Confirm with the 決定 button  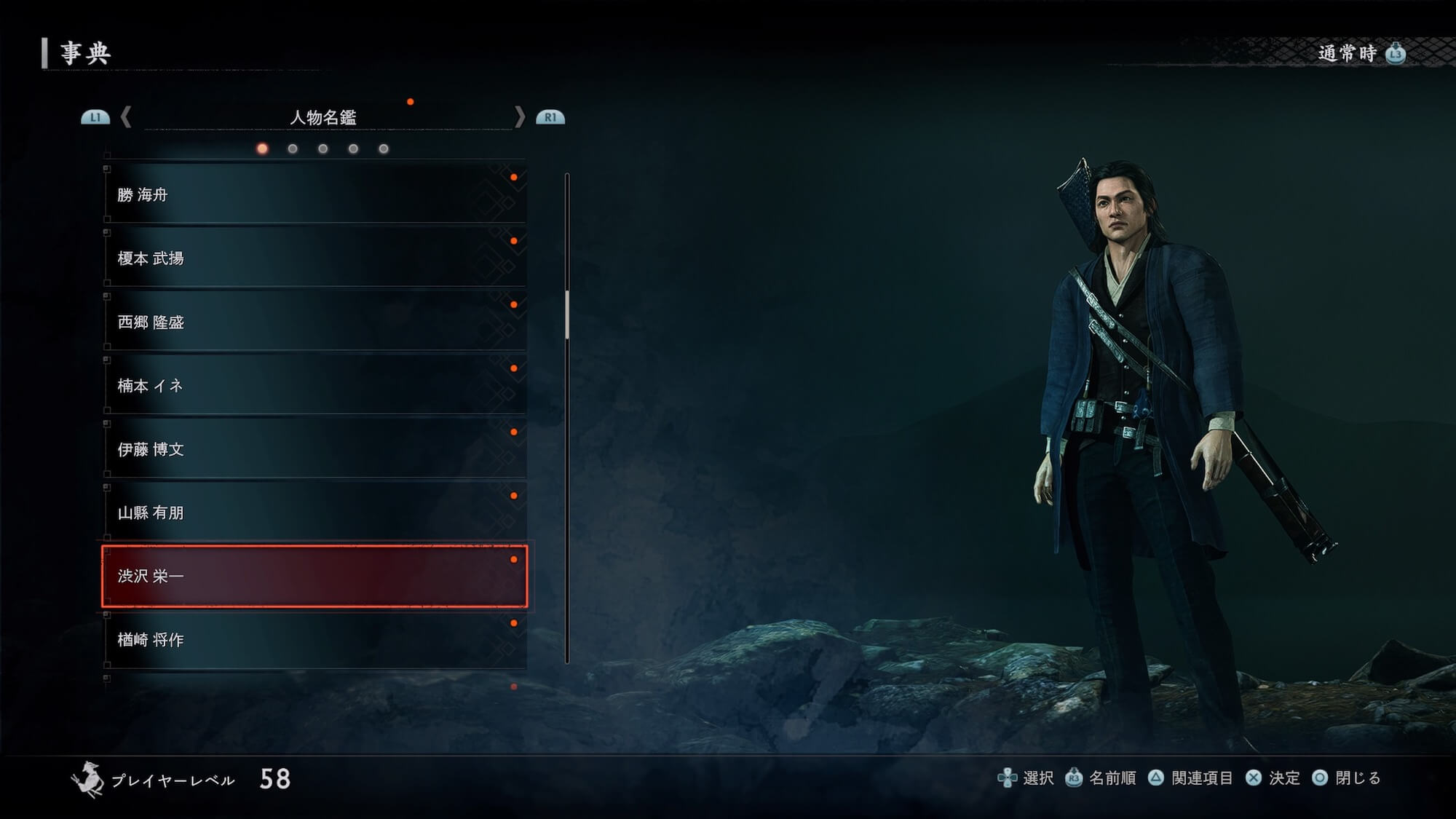click(x=1273, y=778)
